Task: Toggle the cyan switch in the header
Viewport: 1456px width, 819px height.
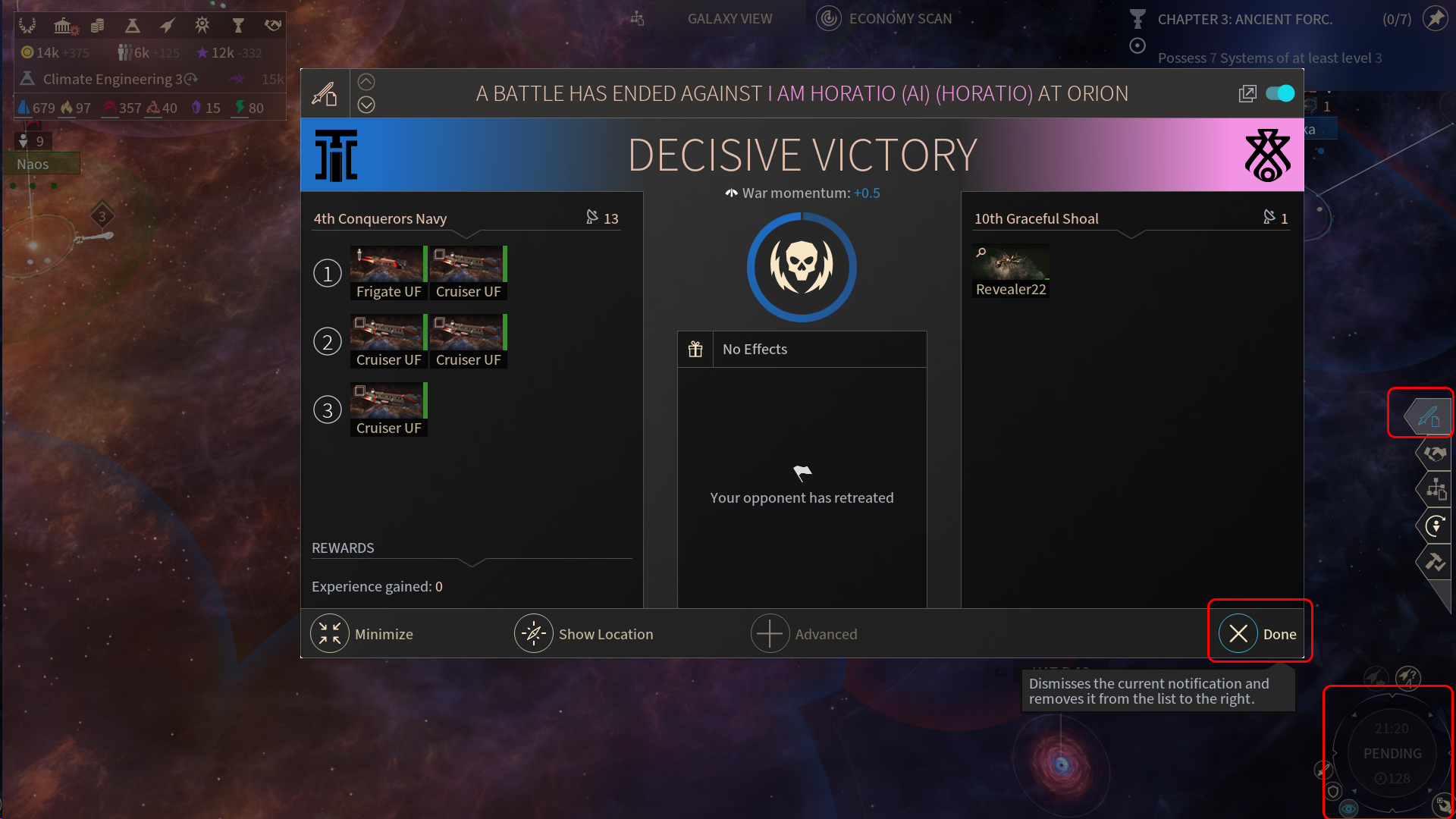Action: (1280, 93)
